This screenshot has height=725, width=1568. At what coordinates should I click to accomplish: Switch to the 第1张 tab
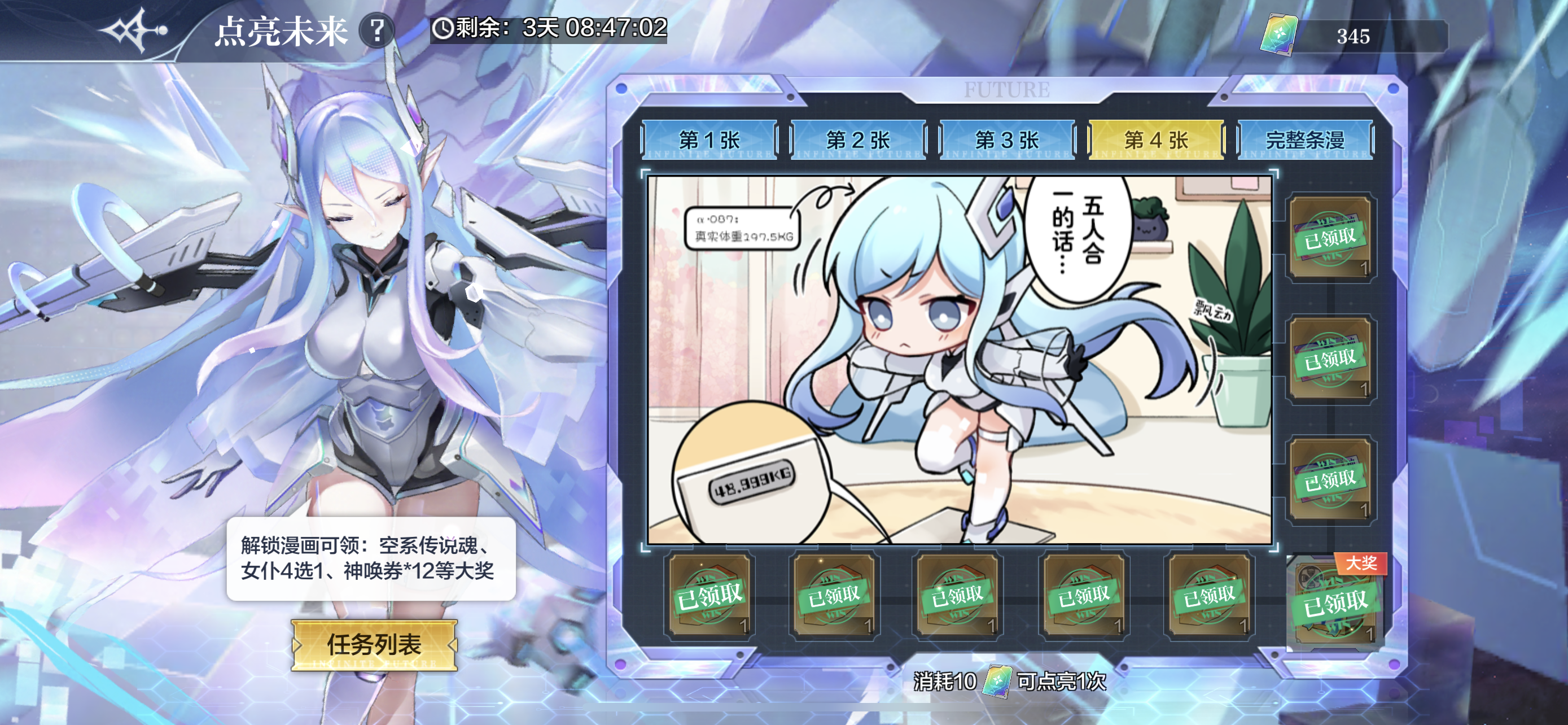[x=709, y=141]
